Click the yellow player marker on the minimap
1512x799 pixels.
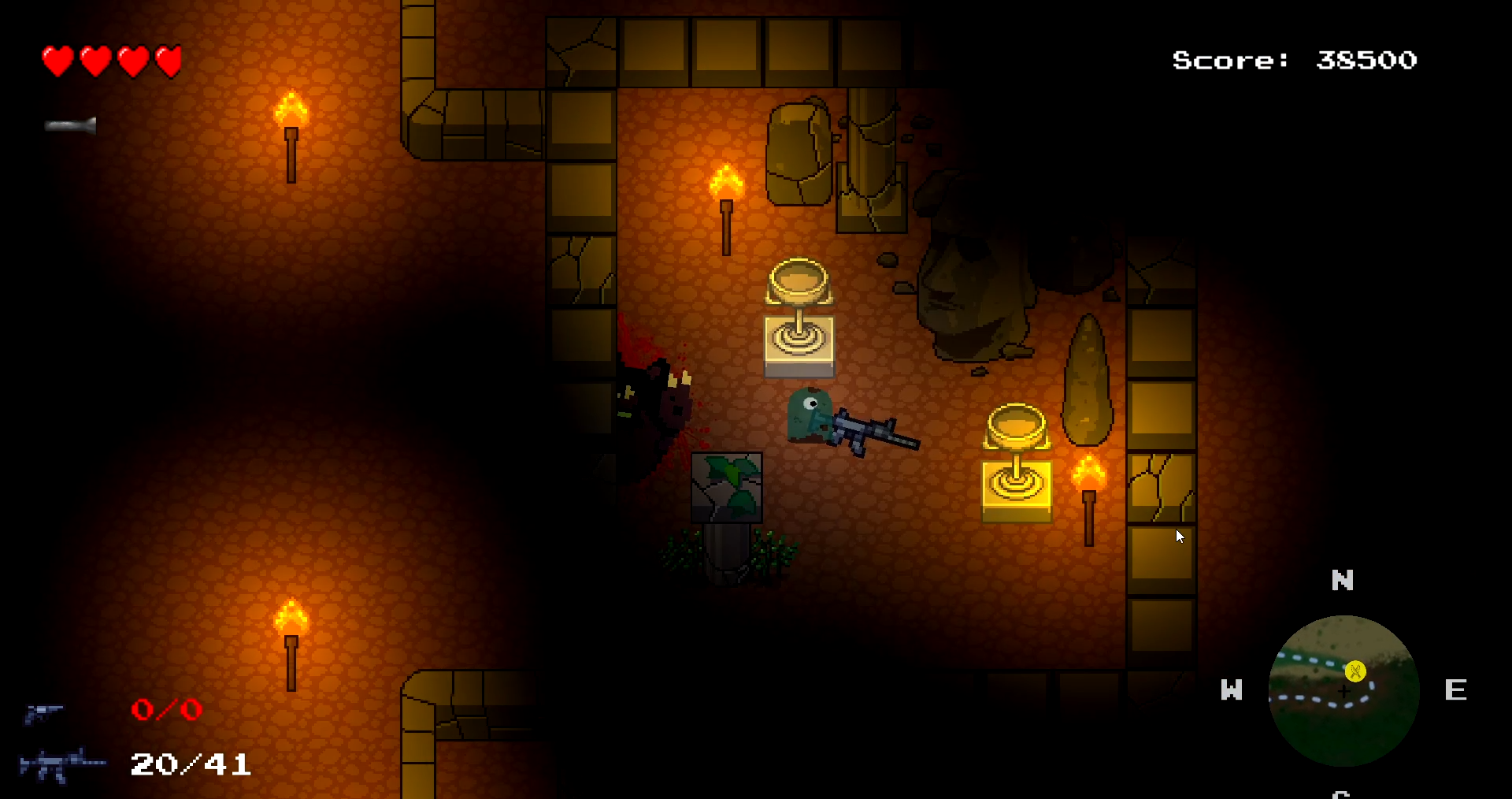[1354, 672]
